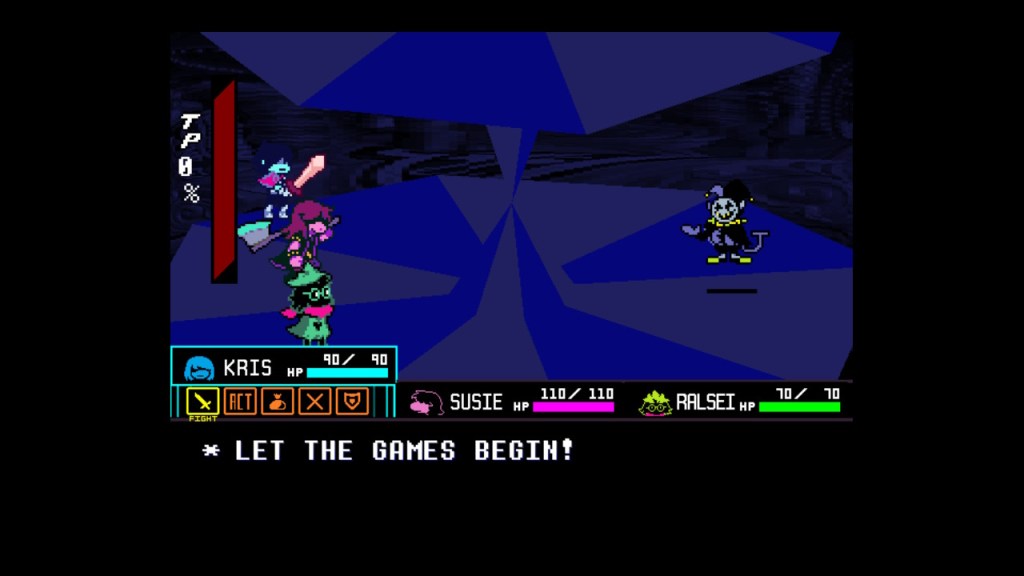Image resolution: width=1024 pixels, height=576 pixels.
Task: Select the FIGHT sword command
Action: 204,401
